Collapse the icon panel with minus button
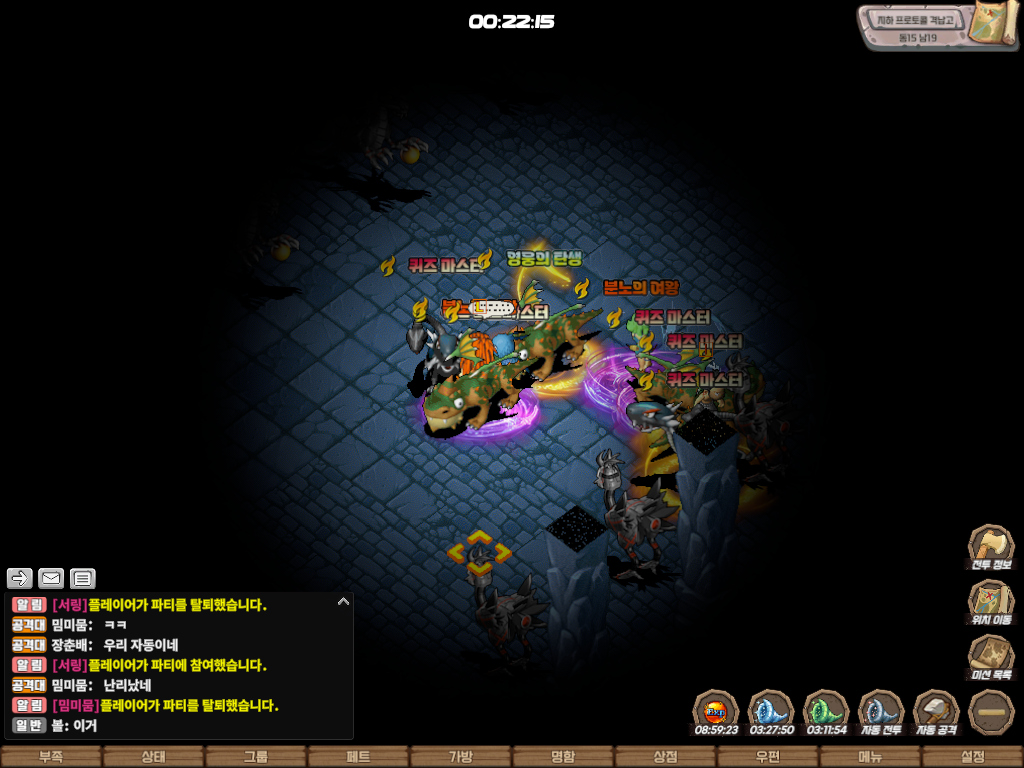 (x=991, y=711)
